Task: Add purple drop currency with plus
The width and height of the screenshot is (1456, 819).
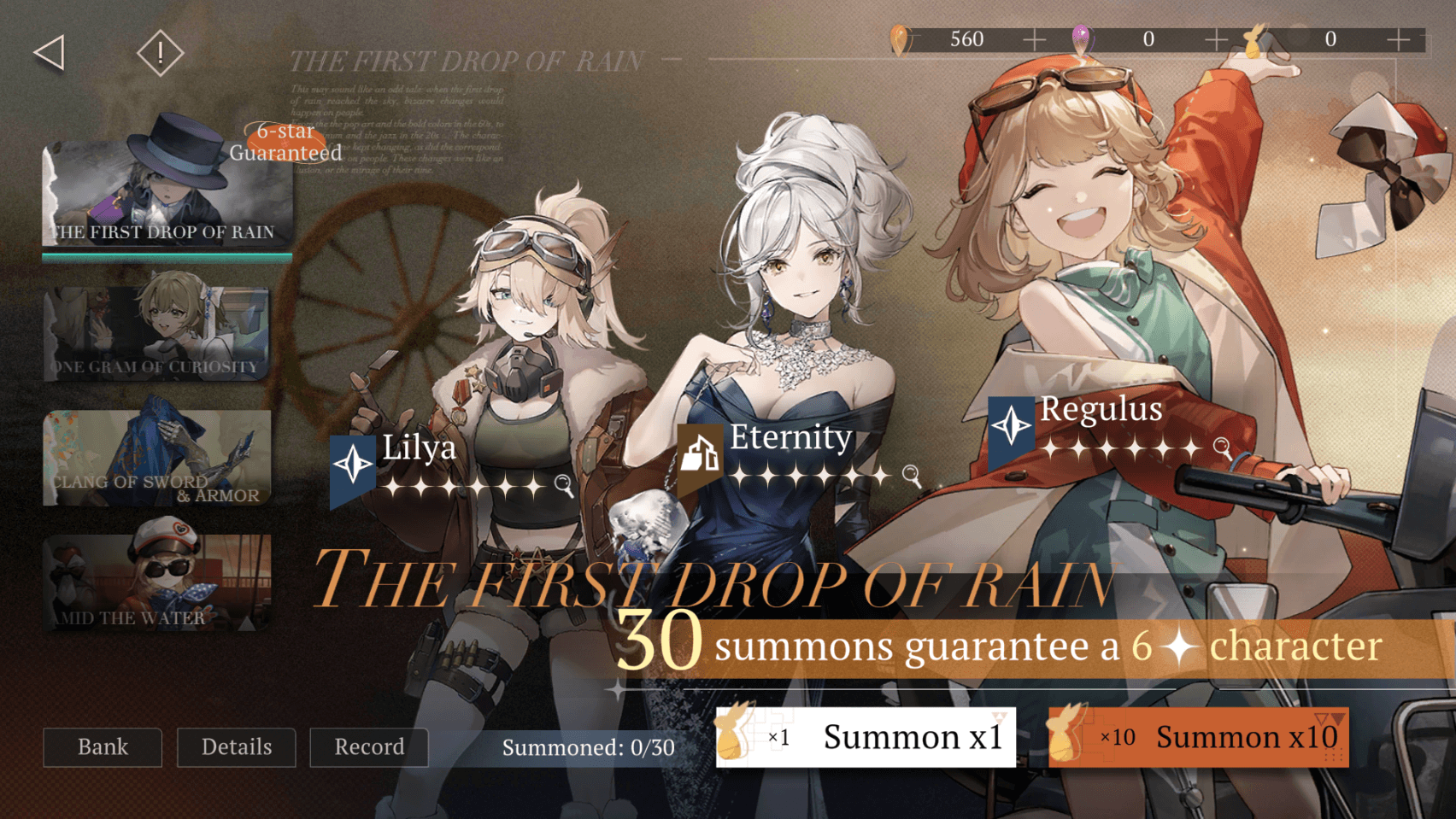Action: pos(1216,39)
